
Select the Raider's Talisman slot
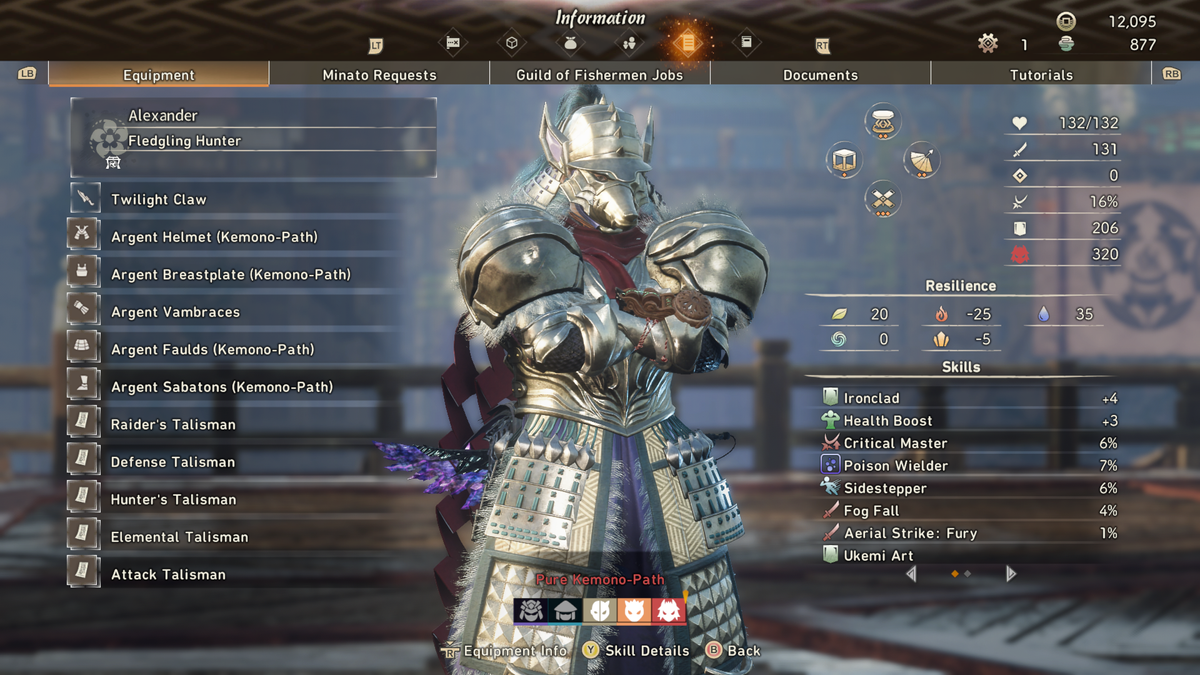(173, 424)
